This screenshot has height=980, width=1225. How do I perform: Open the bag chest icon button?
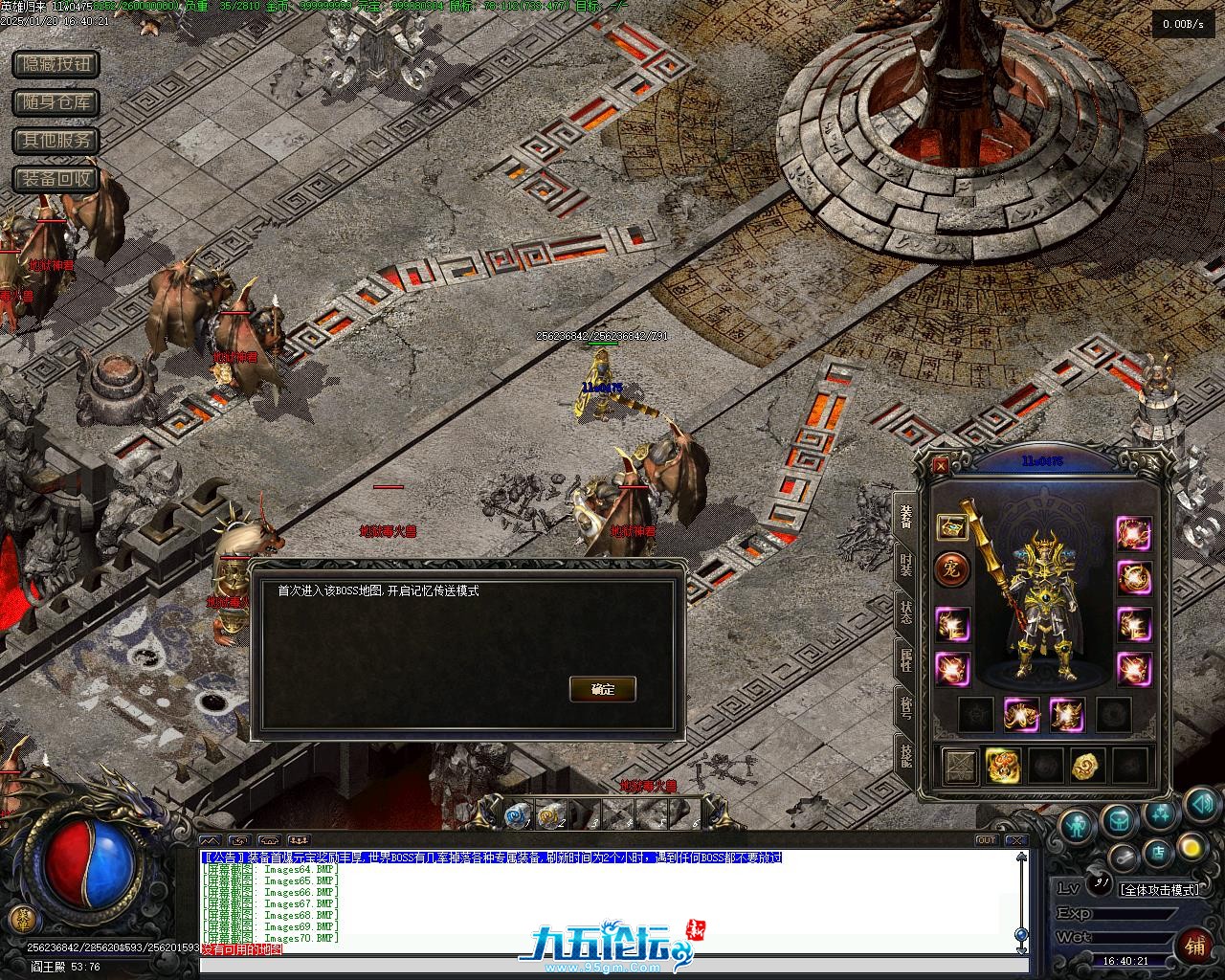click(x=1118, y=820)
